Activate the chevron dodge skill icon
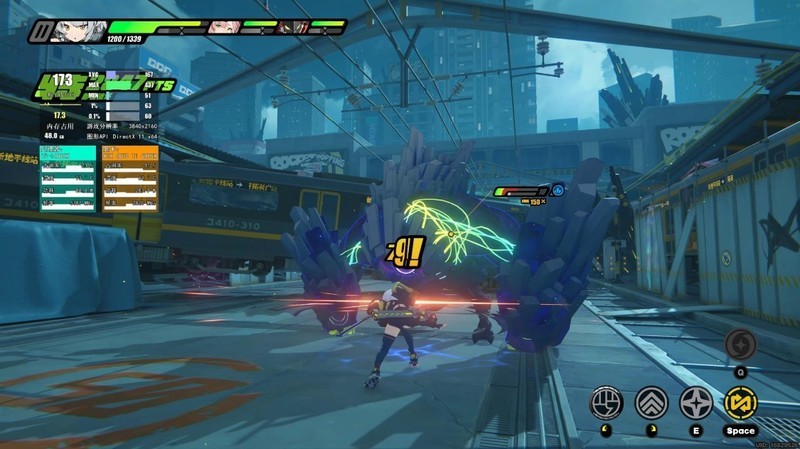The image size is (800, 449). pos(652,402)
